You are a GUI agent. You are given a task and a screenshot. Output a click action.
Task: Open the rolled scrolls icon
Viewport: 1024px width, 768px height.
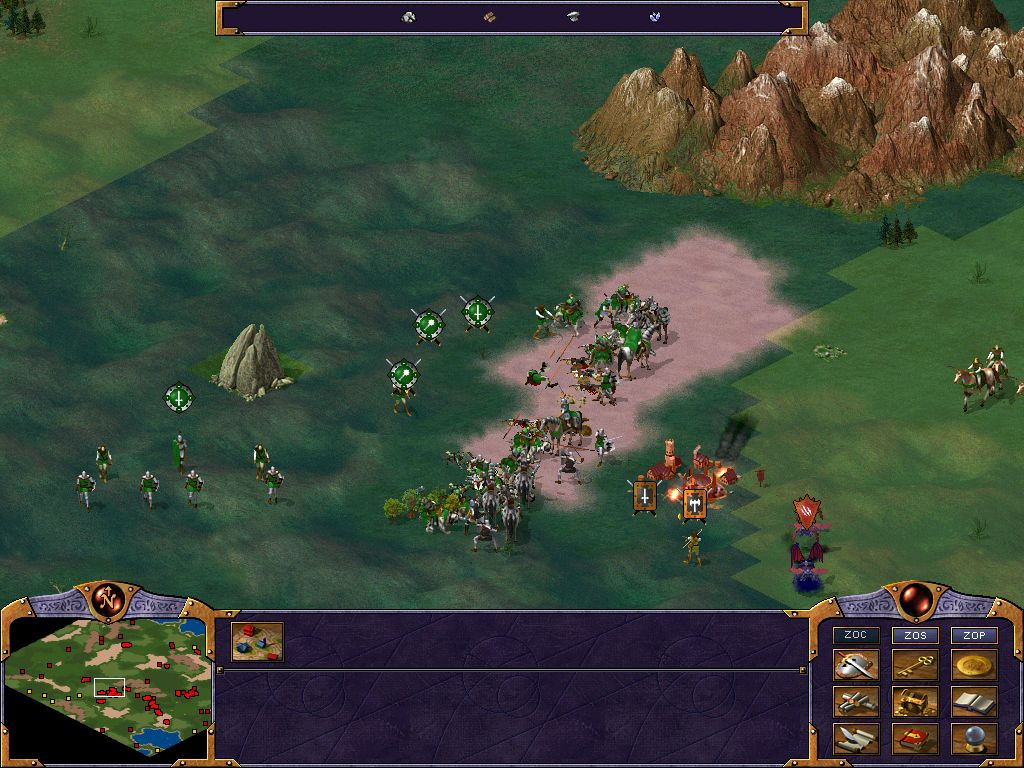[x=856, y=702]
